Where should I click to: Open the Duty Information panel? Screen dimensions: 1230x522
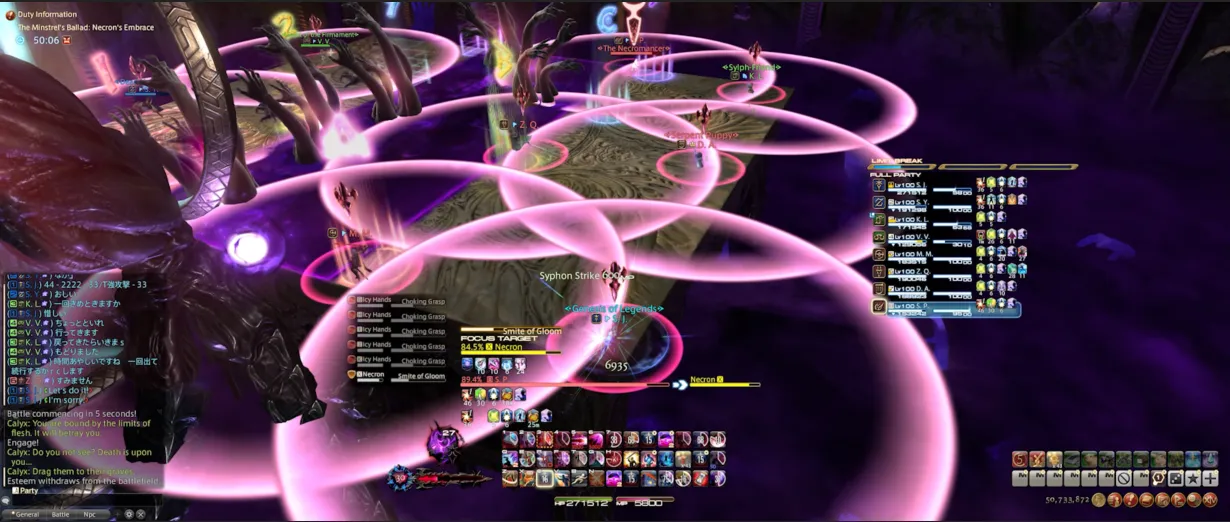(47, 16)
